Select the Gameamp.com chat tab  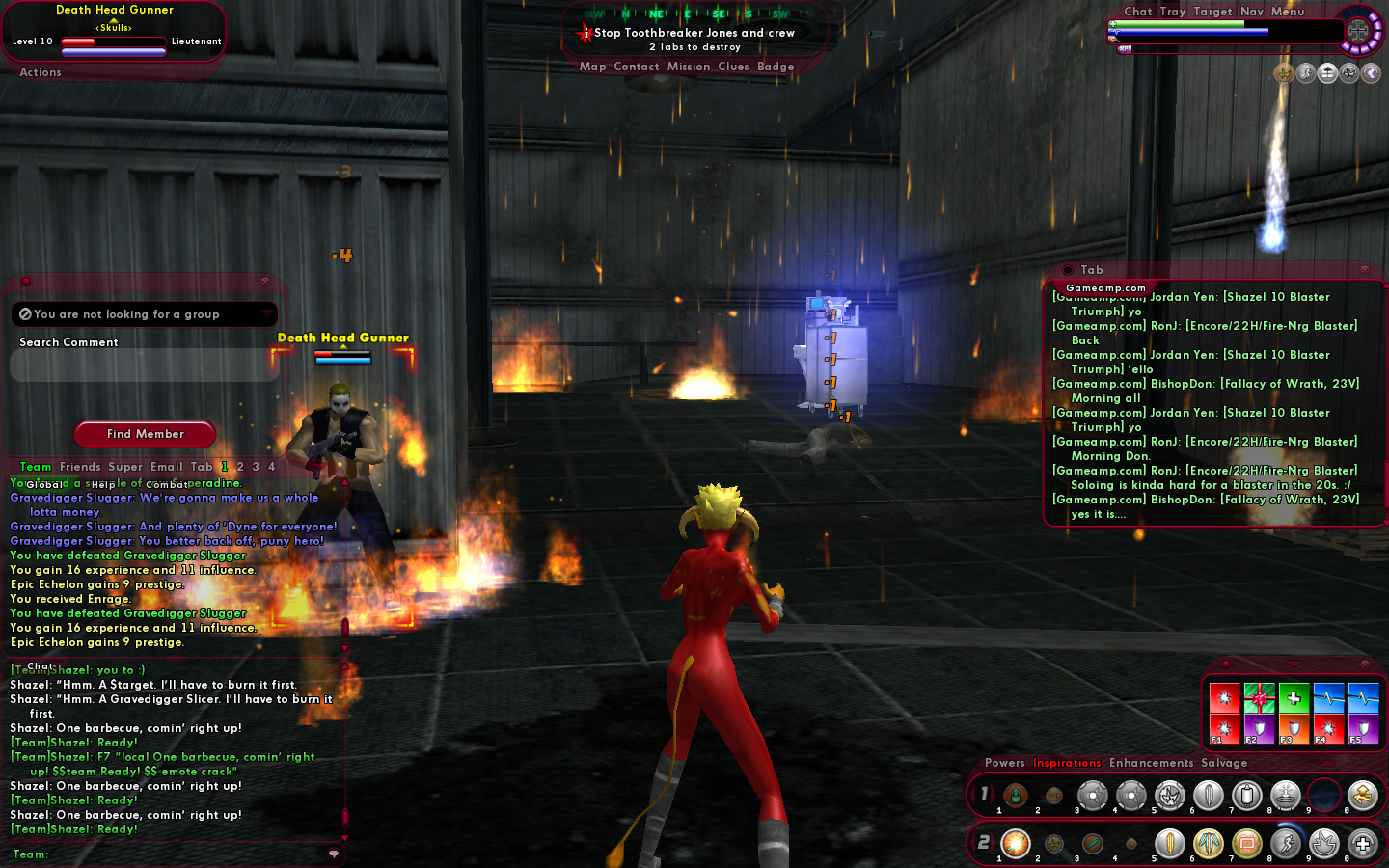coord(1105,288)
